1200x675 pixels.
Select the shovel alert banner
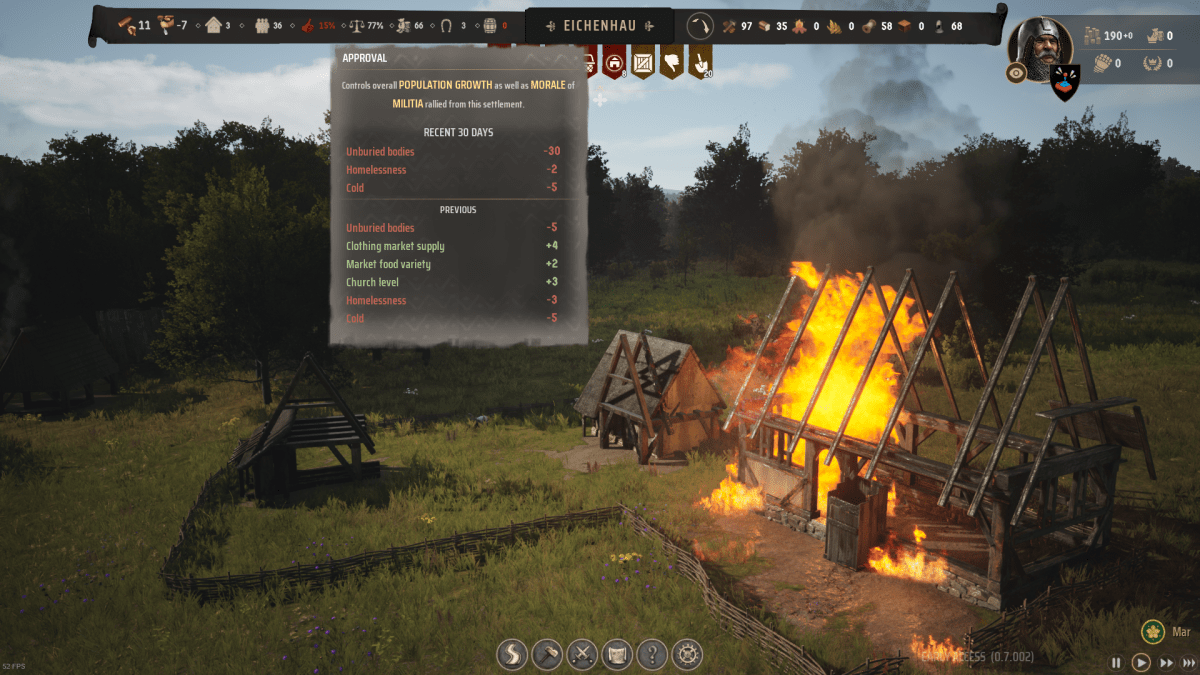[700, 62]
